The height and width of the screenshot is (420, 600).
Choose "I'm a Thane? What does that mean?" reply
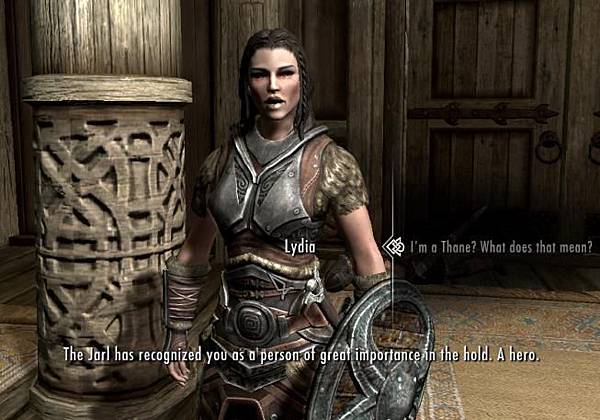(500, 247)
